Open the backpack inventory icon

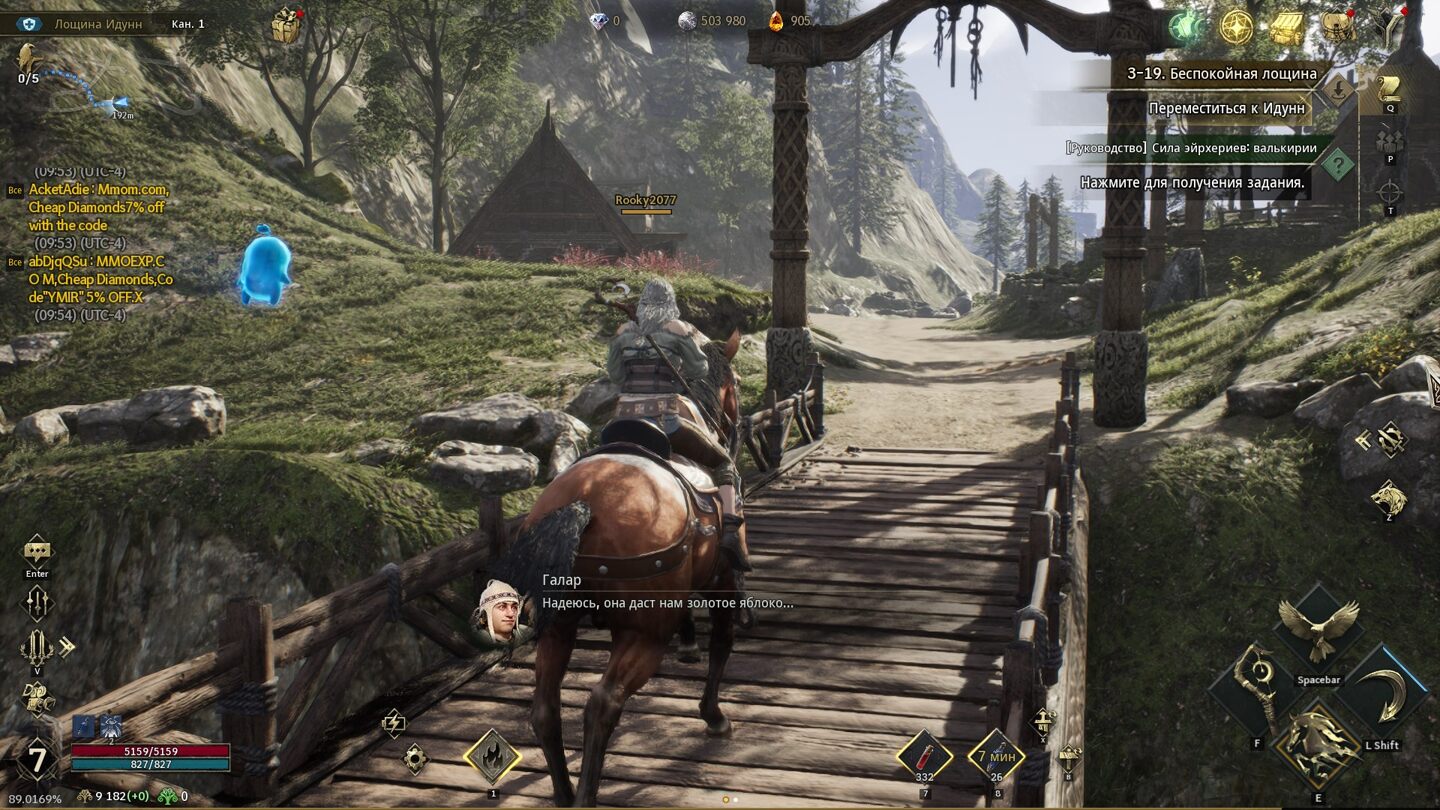pyautogui.click(x=1337, y=28)
